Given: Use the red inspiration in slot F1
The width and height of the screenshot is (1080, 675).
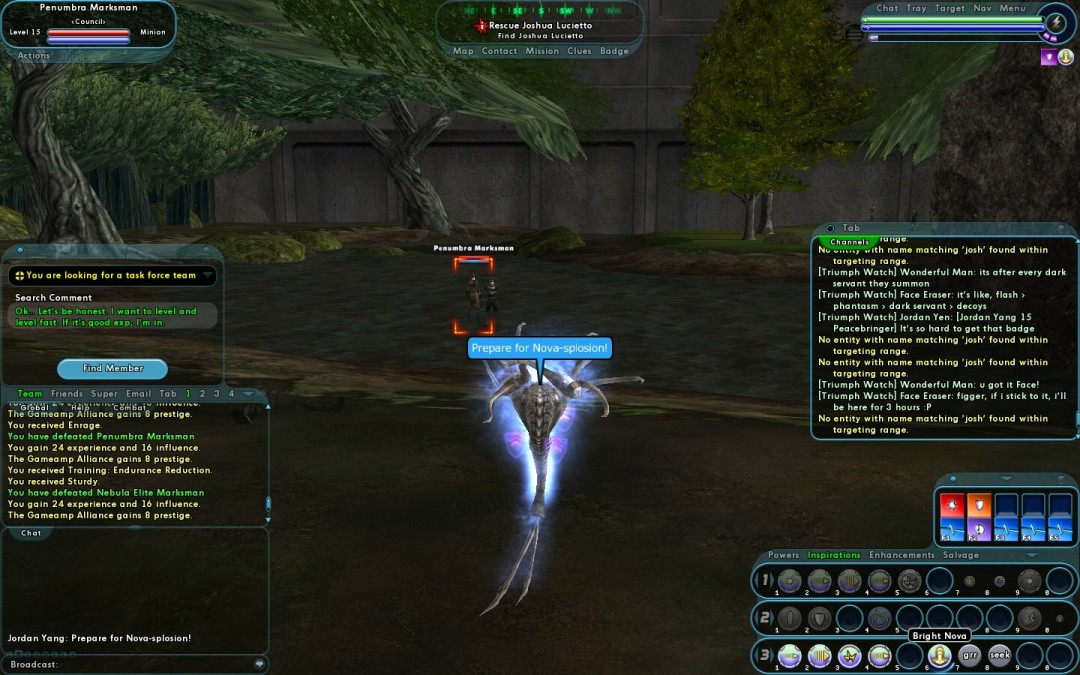Looking at the screenshot, I should click(x=952, y=508).
